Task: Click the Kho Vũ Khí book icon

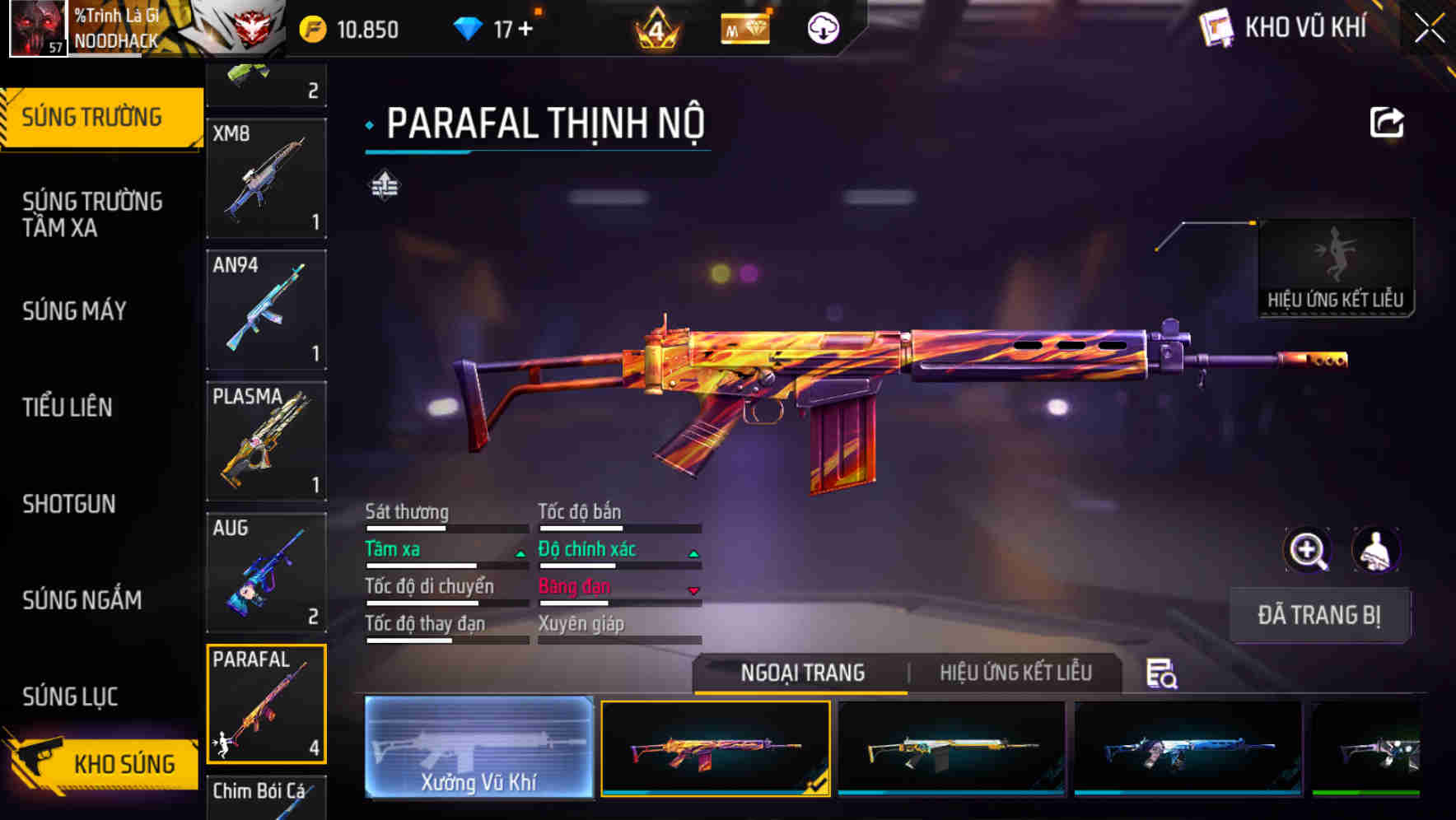Action: (x=1217, y=26)
